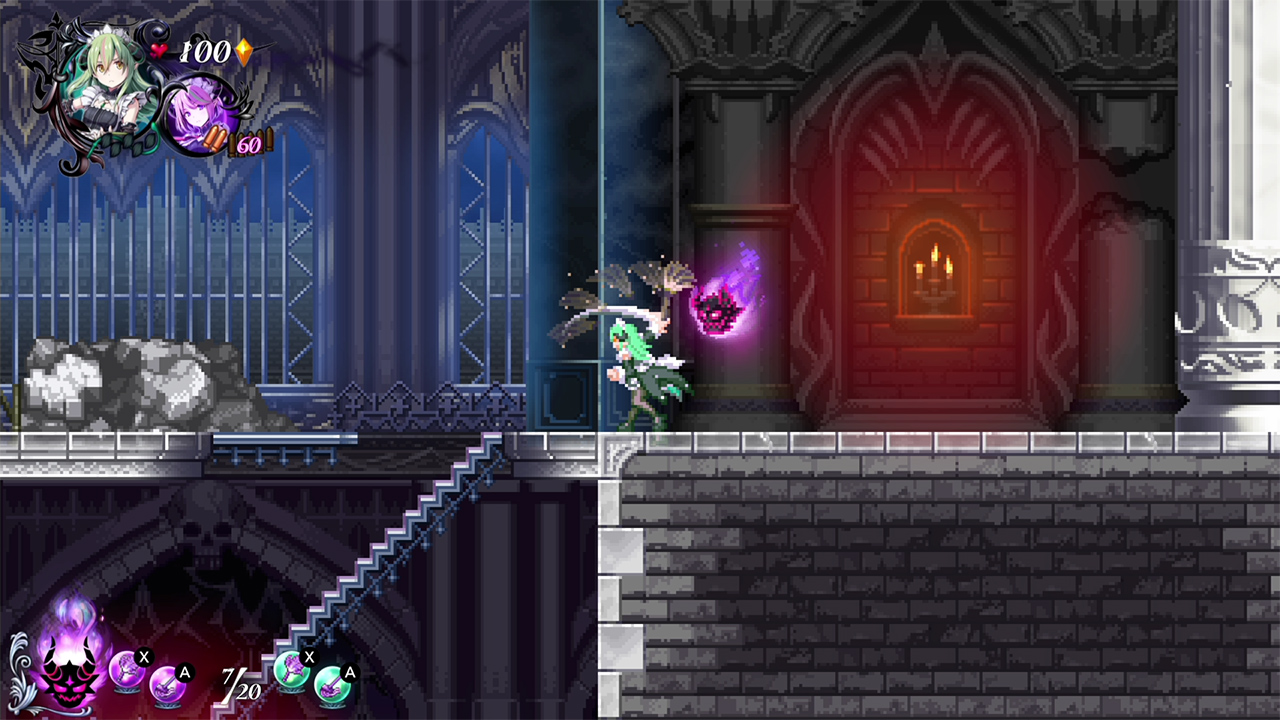Select the gold crystal currency icon
1280x720 pixels.
tap(244, 53)
